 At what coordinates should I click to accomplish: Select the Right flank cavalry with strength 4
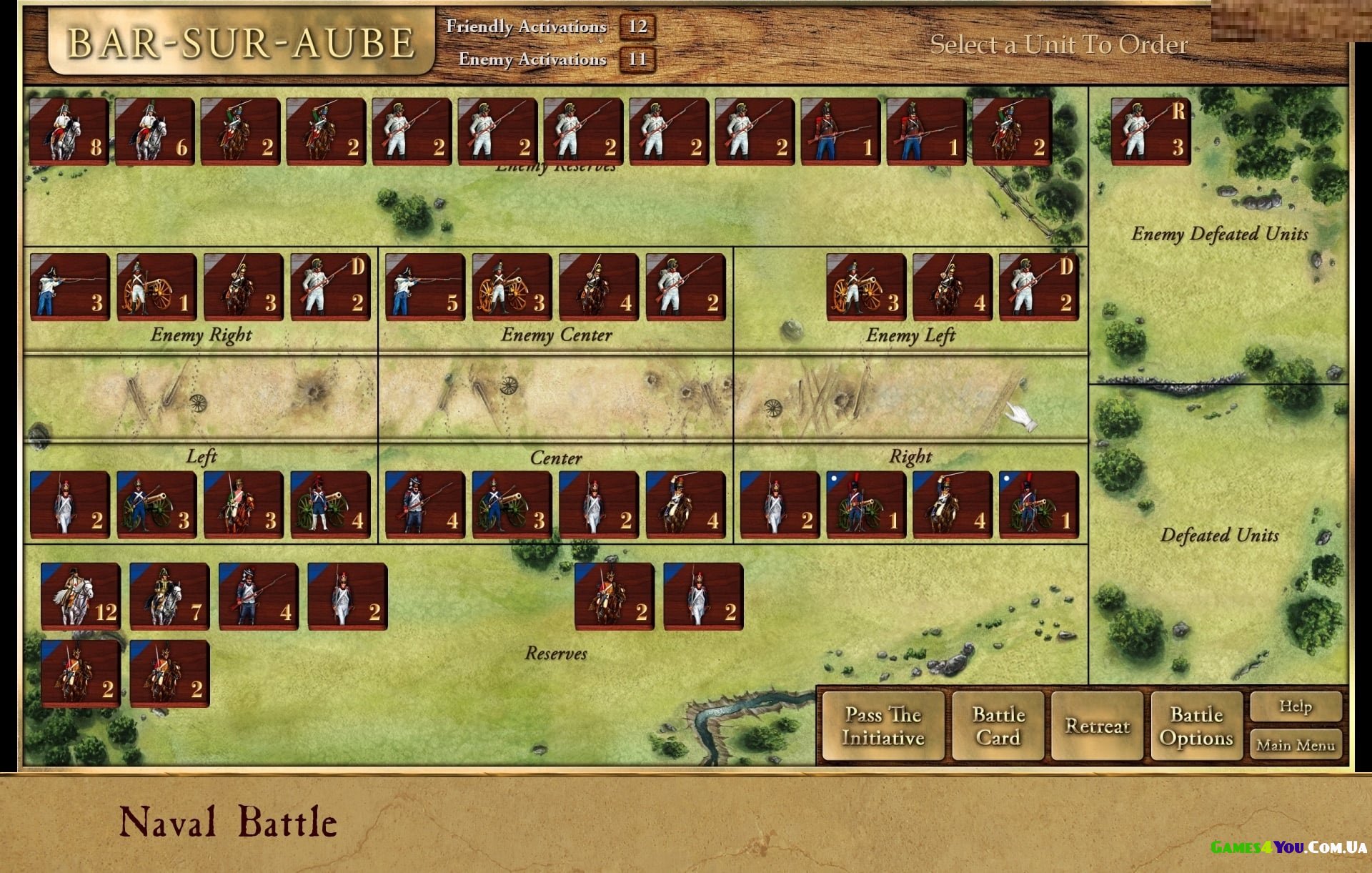click(953, 504)
